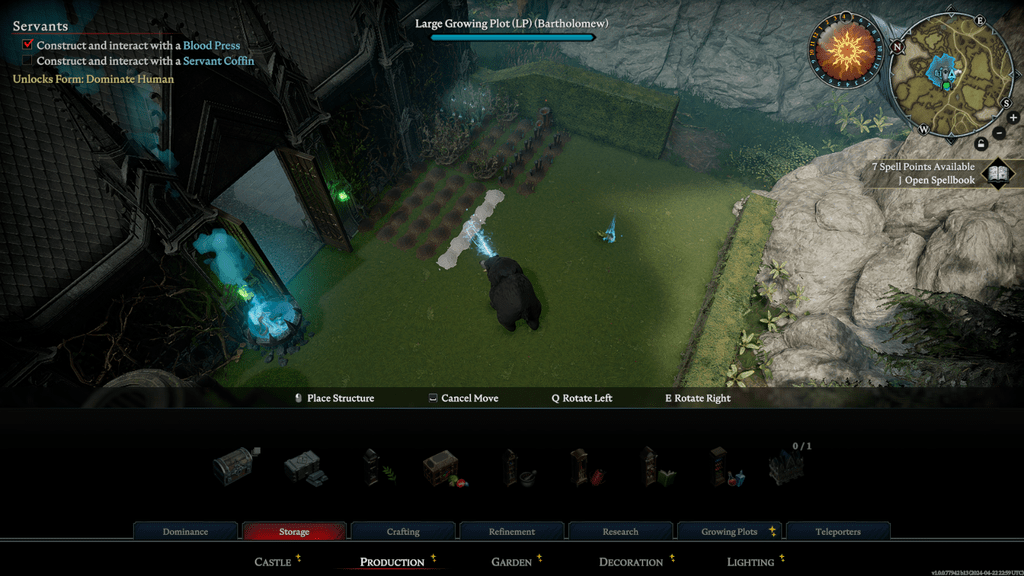This screenshot has height=576, width=1024.
Task: Show the Research tab
Action: tap(621, 531)
